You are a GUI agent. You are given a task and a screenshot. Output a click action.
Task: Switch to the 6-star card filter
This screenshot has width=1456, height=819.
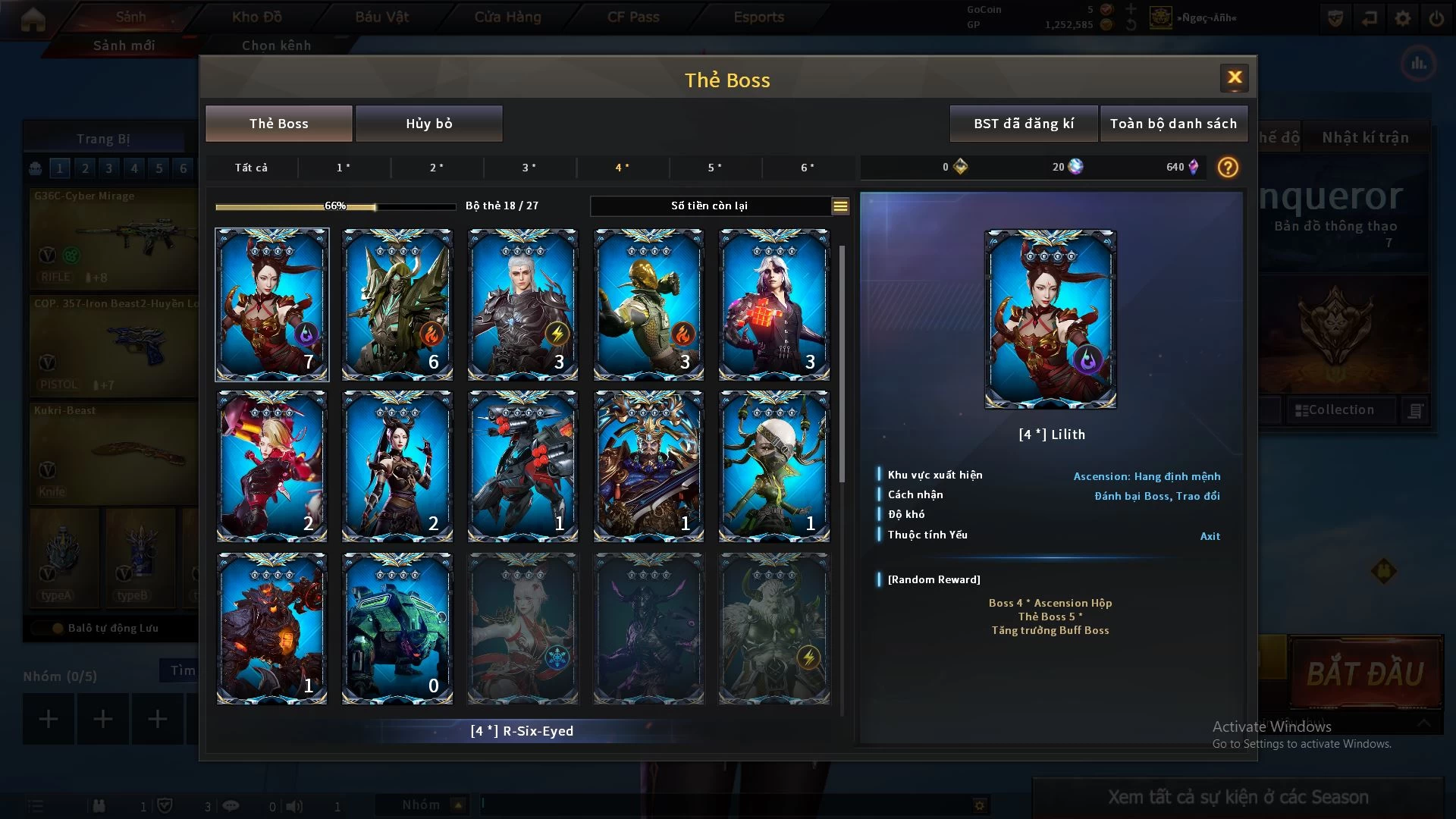point(808,168)
